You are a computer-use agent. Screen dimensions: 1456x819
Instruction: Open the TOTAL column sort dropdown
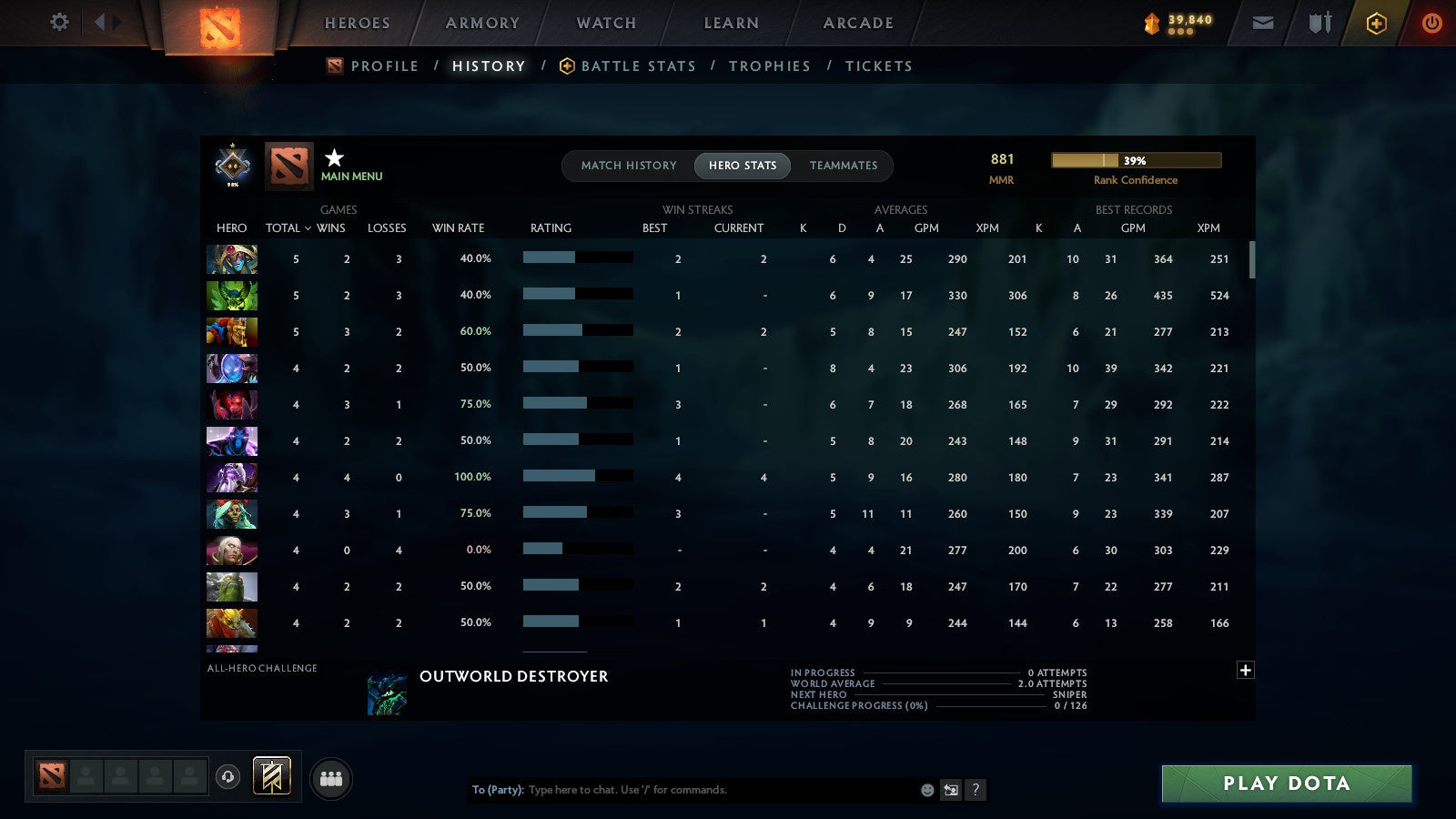(289, 228)
